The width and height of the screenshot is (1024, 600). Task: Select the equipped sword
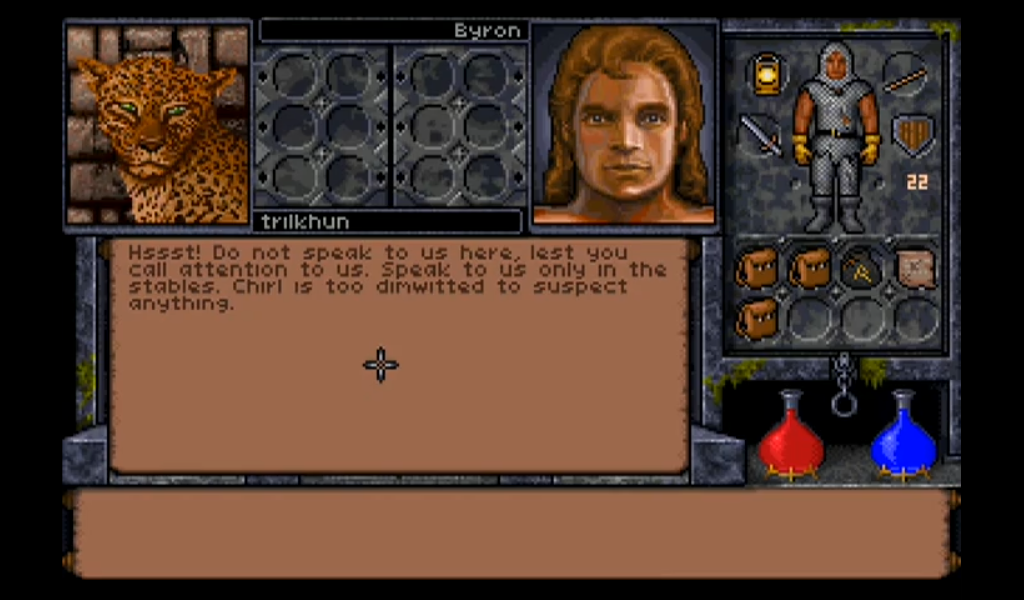(x=760, y=135)
